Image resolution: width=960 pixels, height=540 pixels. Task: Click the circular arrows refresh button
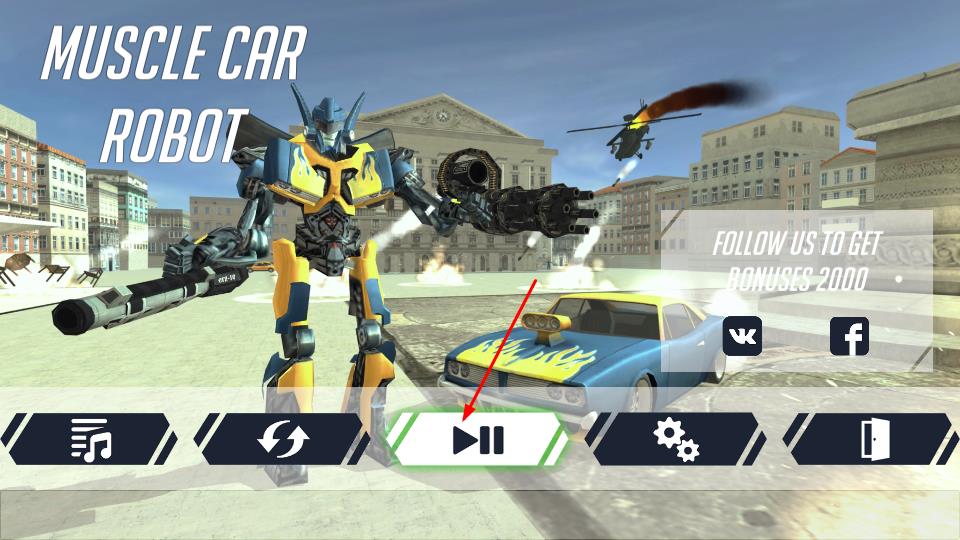284,439
